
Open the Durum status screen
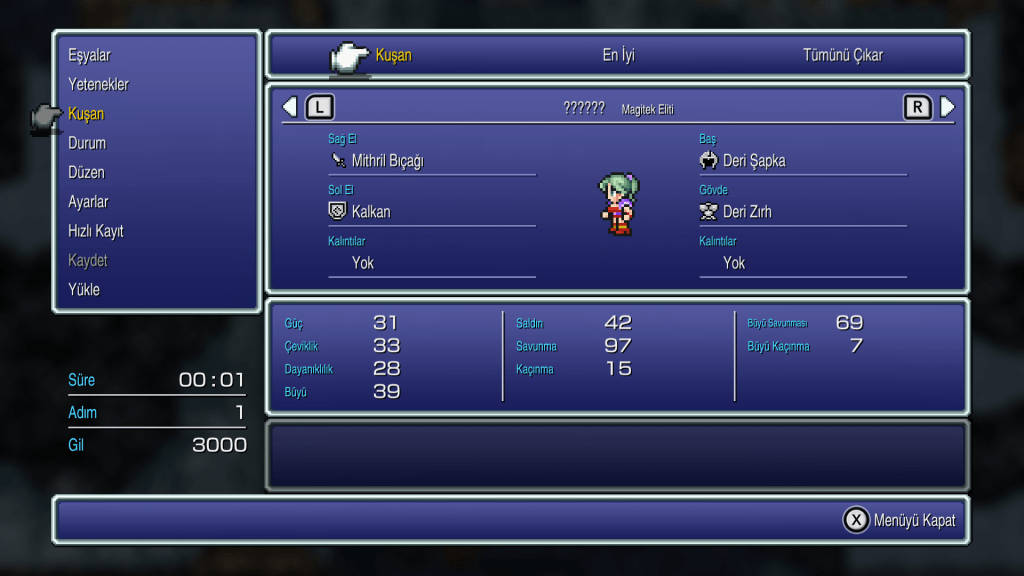coord(87,143)
